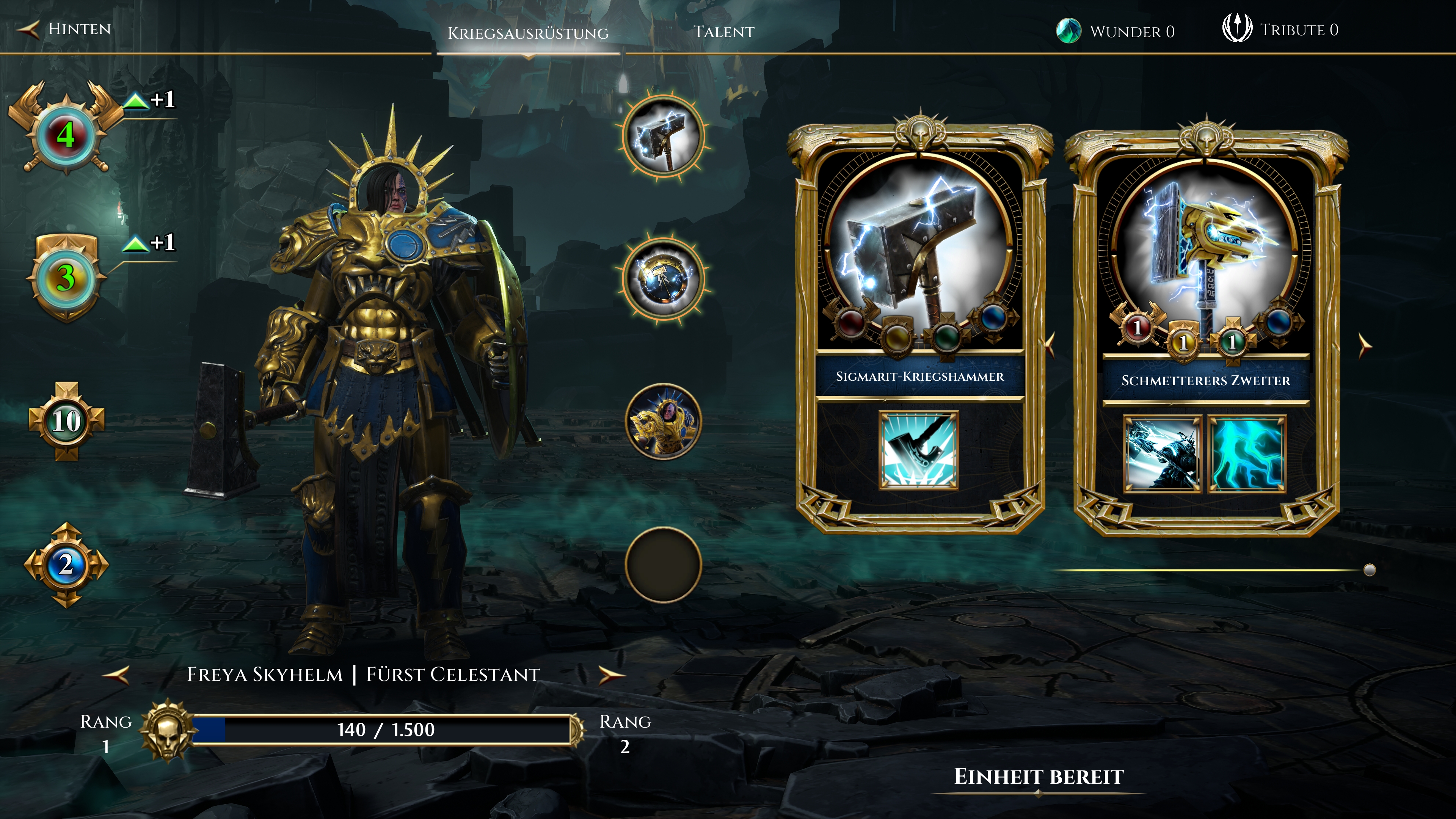Screen dimensions: 1456x819
Task: Inspect the red attack stat badge
Action: [x=66, y=135]
